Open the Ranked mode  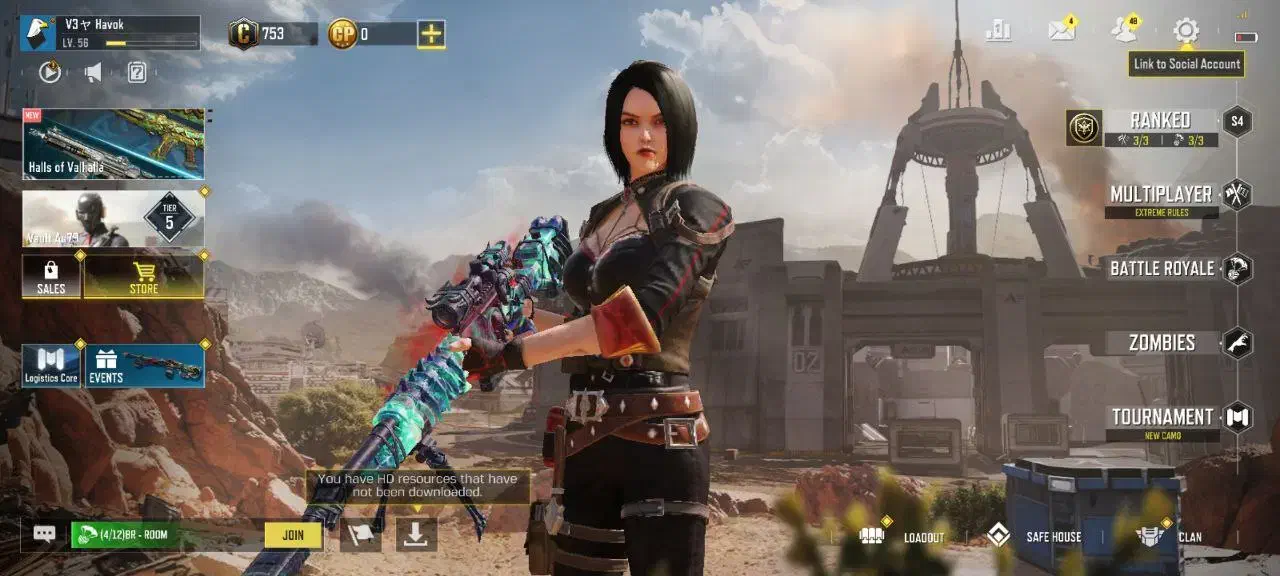[1160, 122]
